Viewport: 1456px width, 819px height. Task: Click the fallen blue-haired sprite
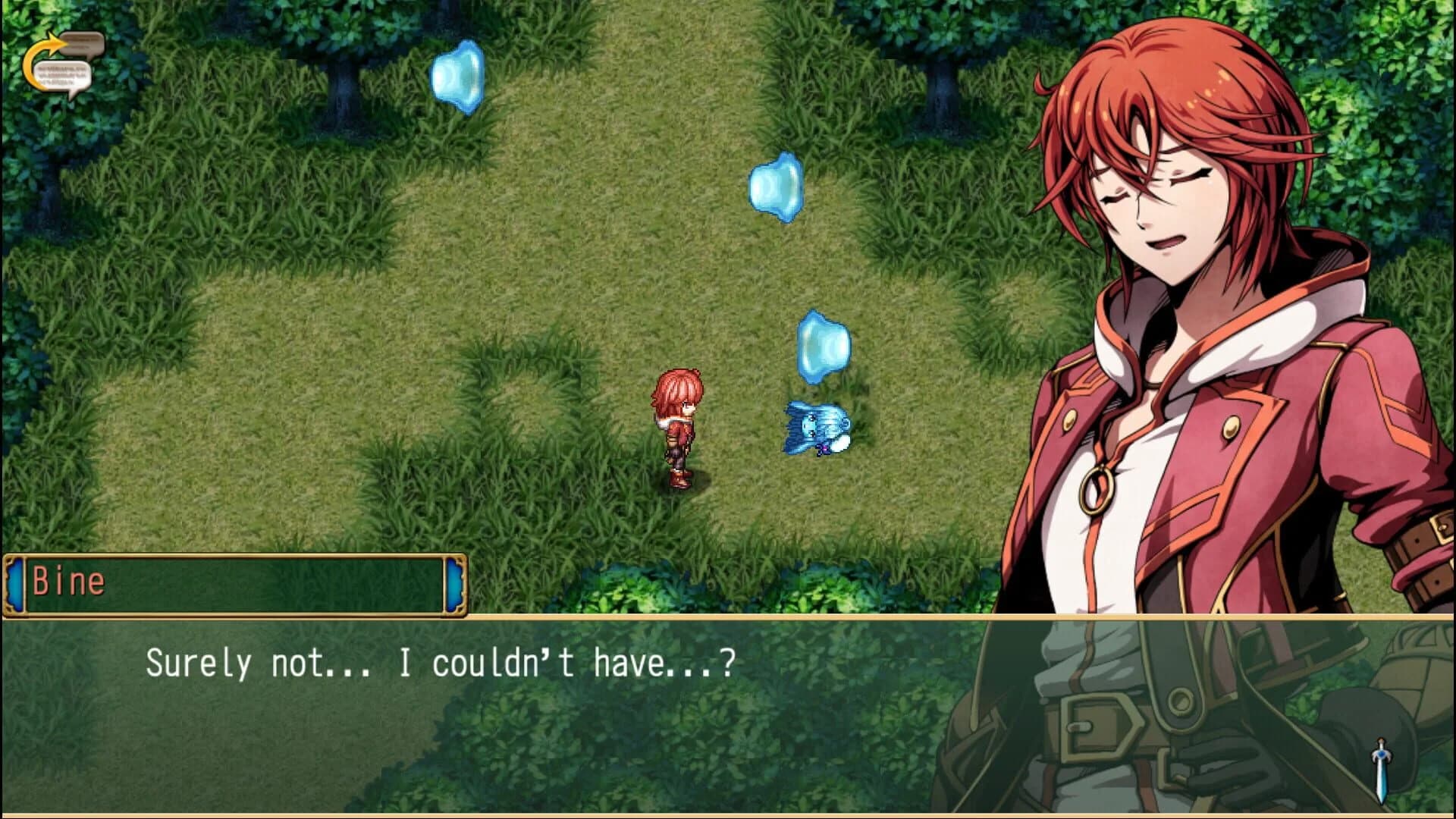pos(815,427)
